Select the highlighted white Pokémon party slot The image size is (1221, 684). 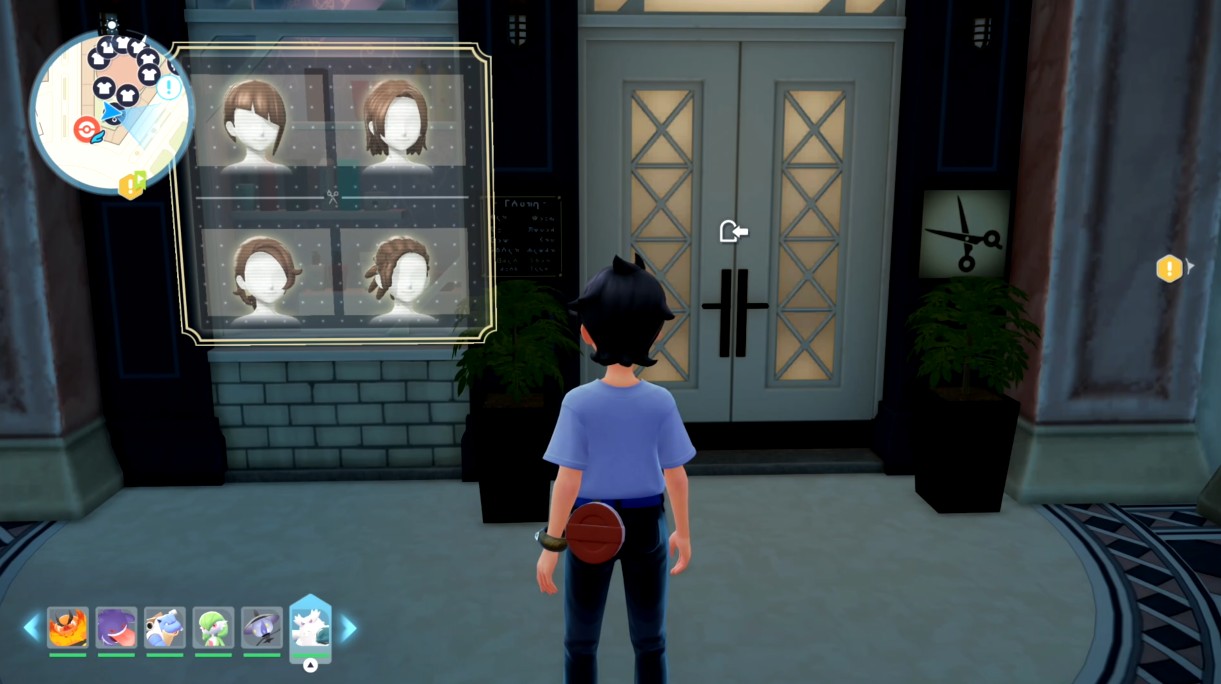tap(310, 628)
